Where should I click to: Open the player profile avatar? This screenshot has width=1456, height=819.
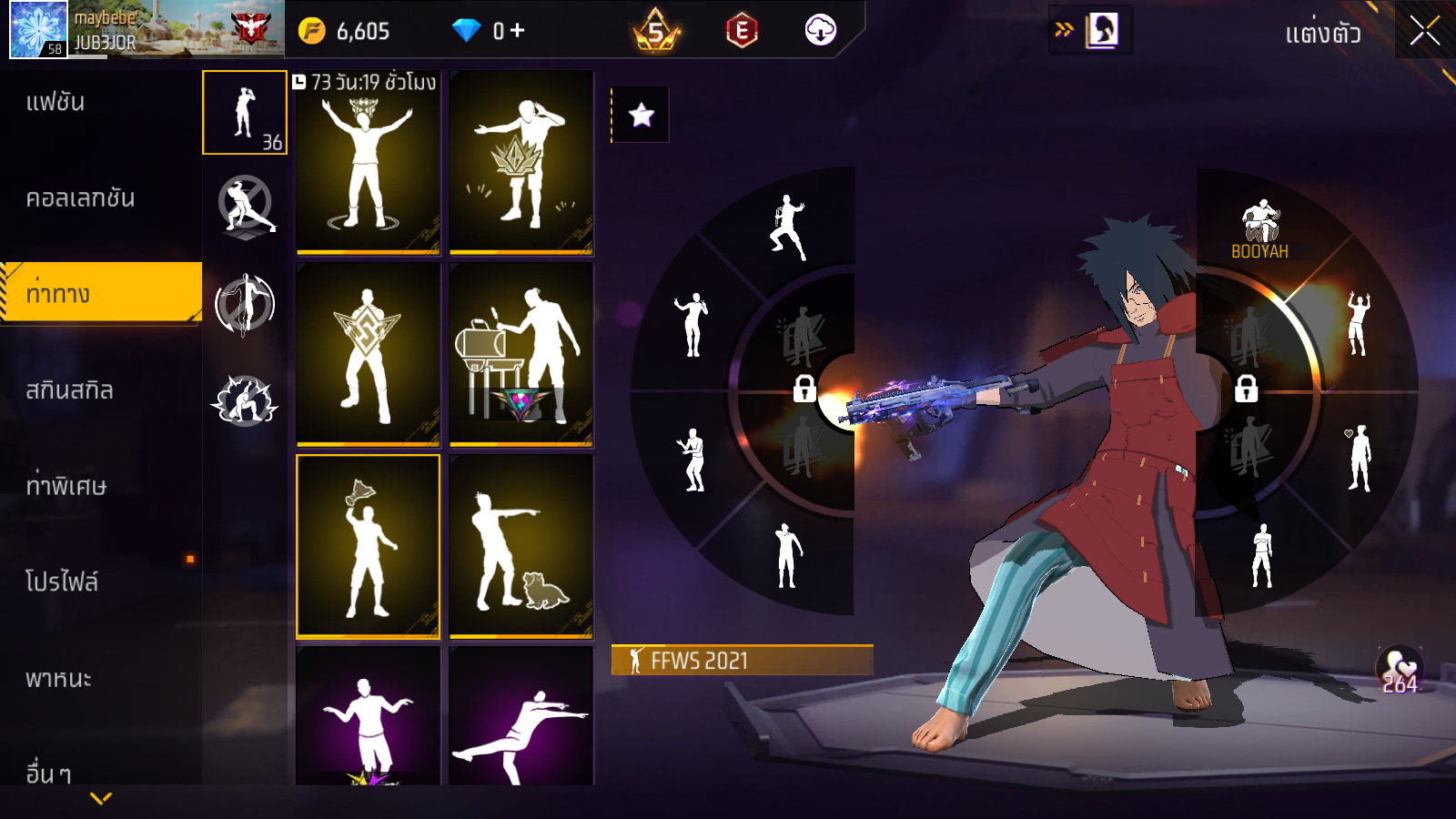pyautogui.click(x=38, y=29)
